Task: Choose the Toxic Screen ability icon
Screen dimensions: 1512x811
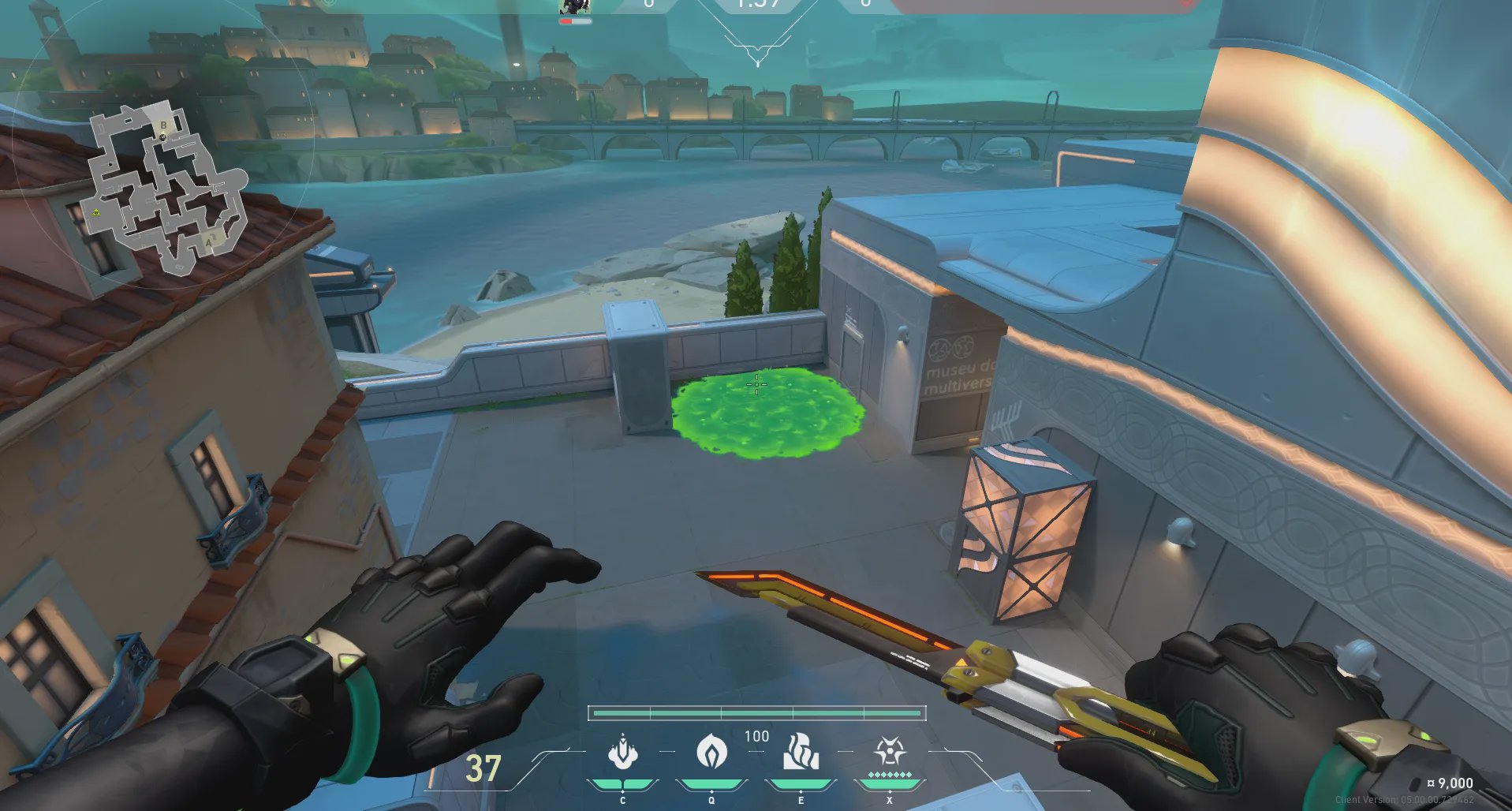Action: [801, 752]
